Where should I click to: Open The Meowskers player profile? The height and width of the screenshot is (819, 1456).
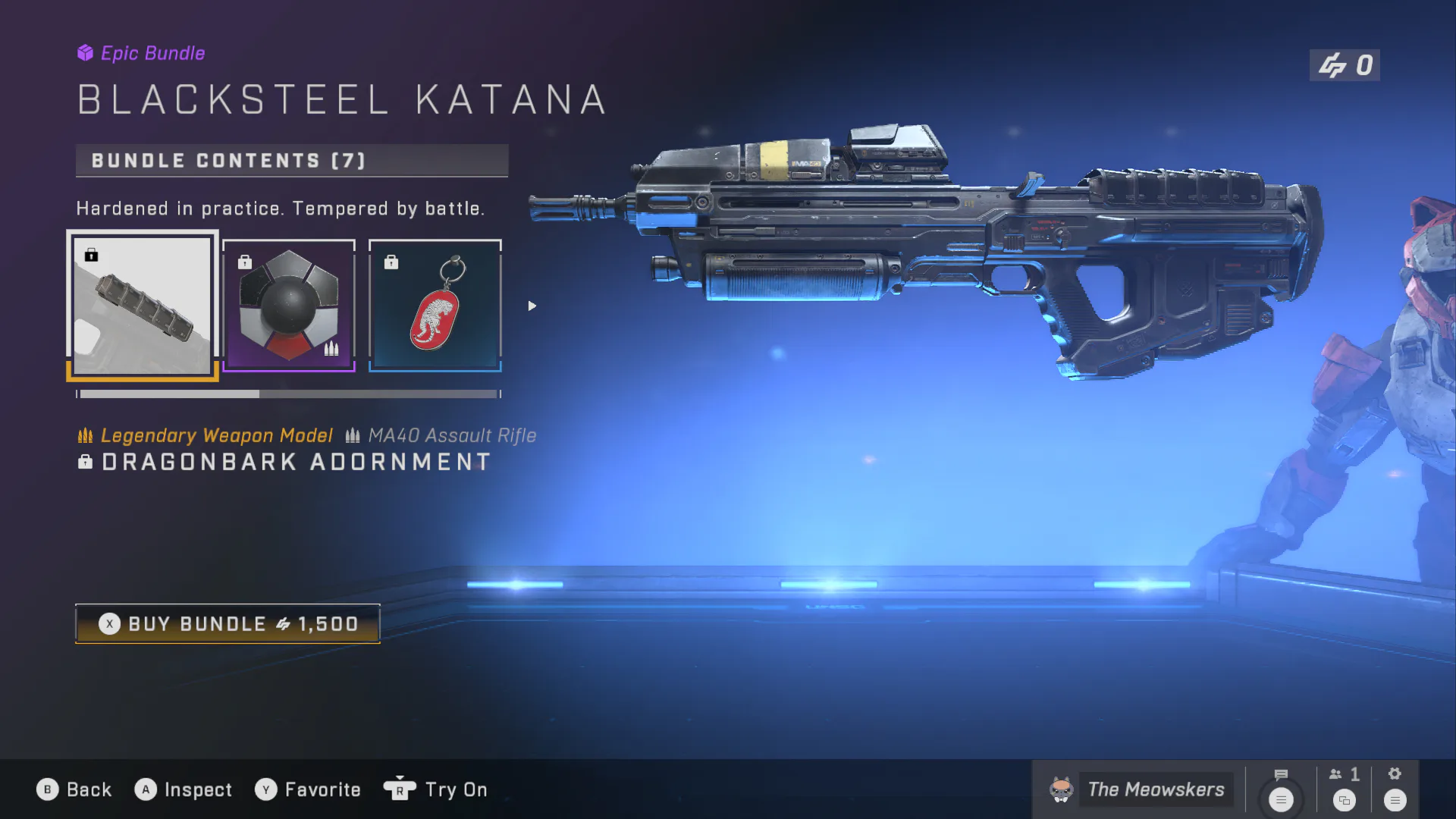tap(1137, 789)
